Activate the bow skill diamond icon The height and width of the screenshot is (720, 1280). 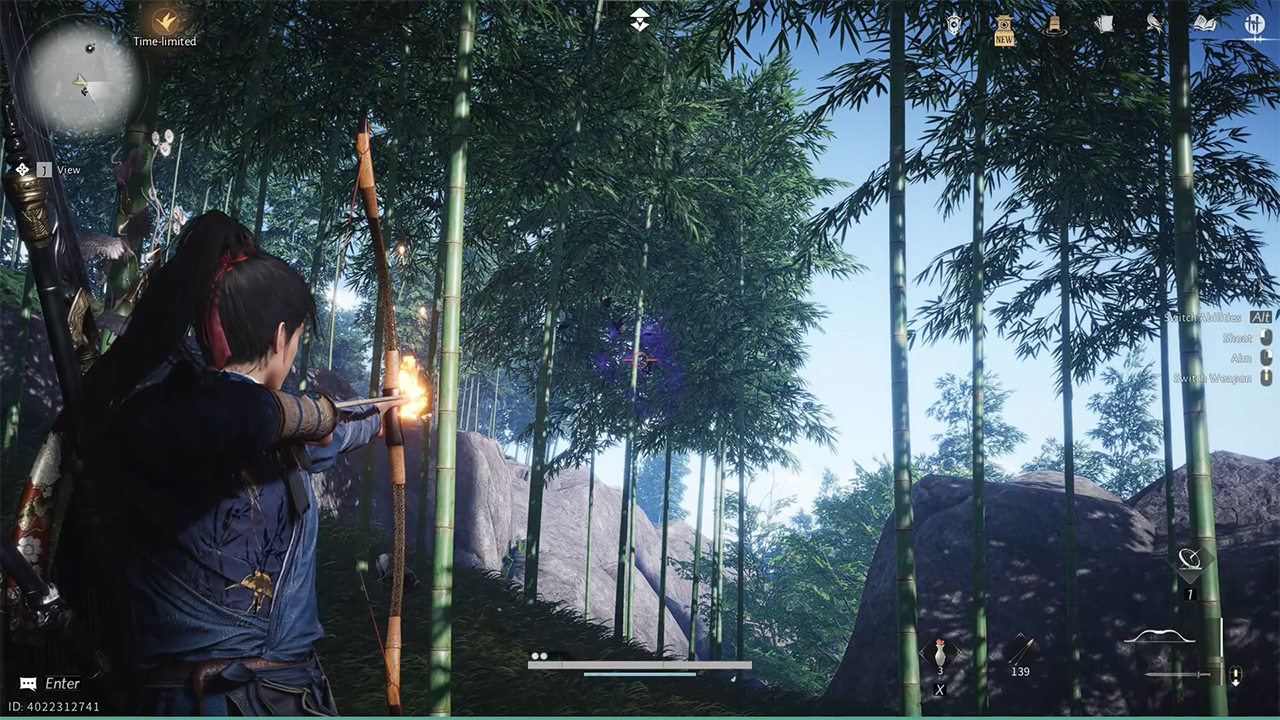pyautogui.click(x=1190, y=561)
